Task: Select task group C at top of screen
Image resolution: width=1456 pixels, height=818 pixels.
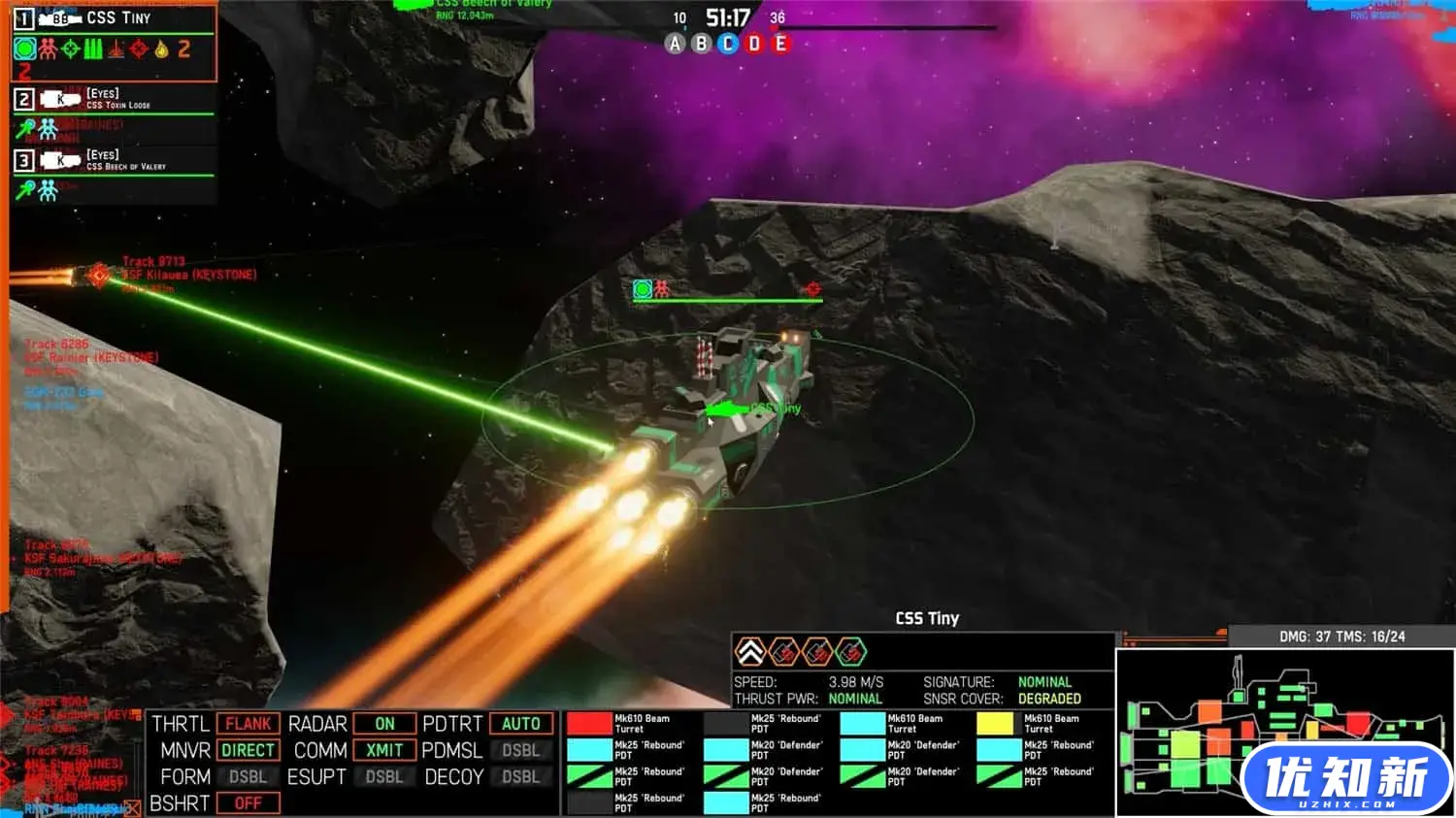Action: pyautogui.click(x=726, y=43)
